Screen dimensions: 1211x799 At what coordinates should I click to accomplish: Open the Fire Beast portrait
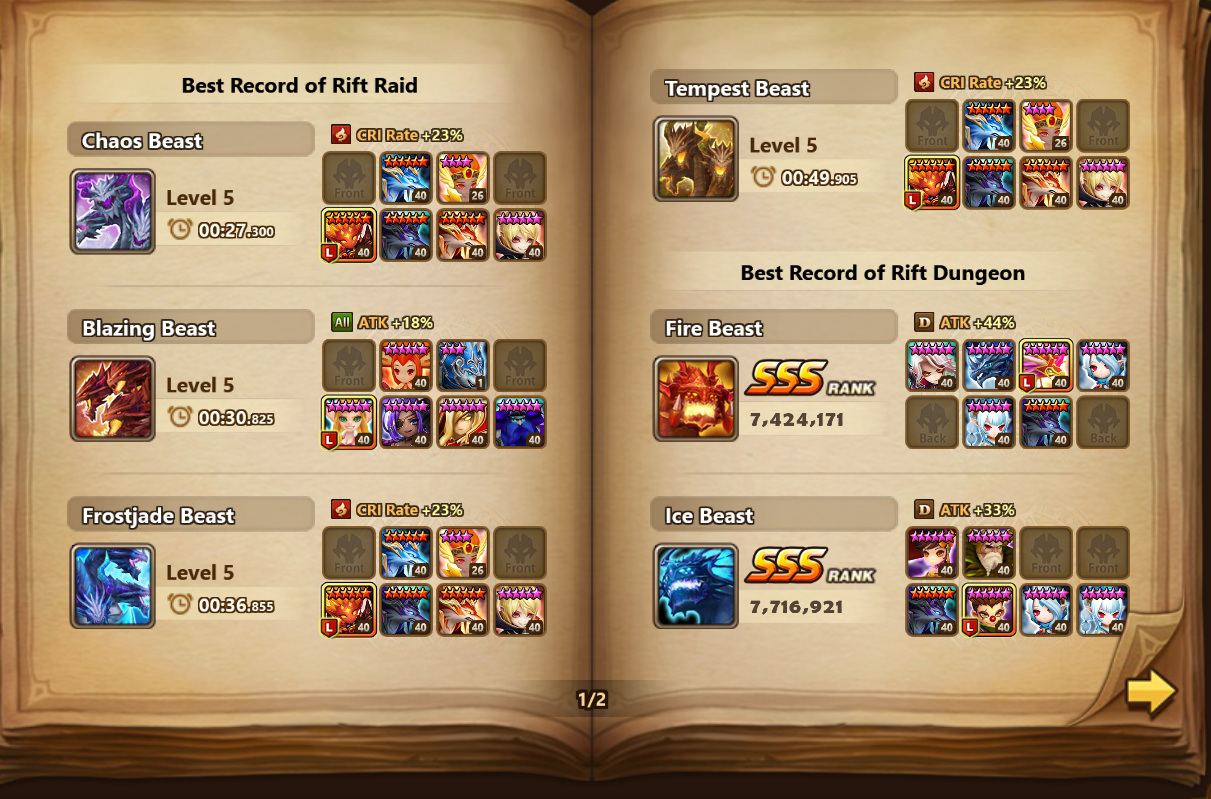pos(696,398)
